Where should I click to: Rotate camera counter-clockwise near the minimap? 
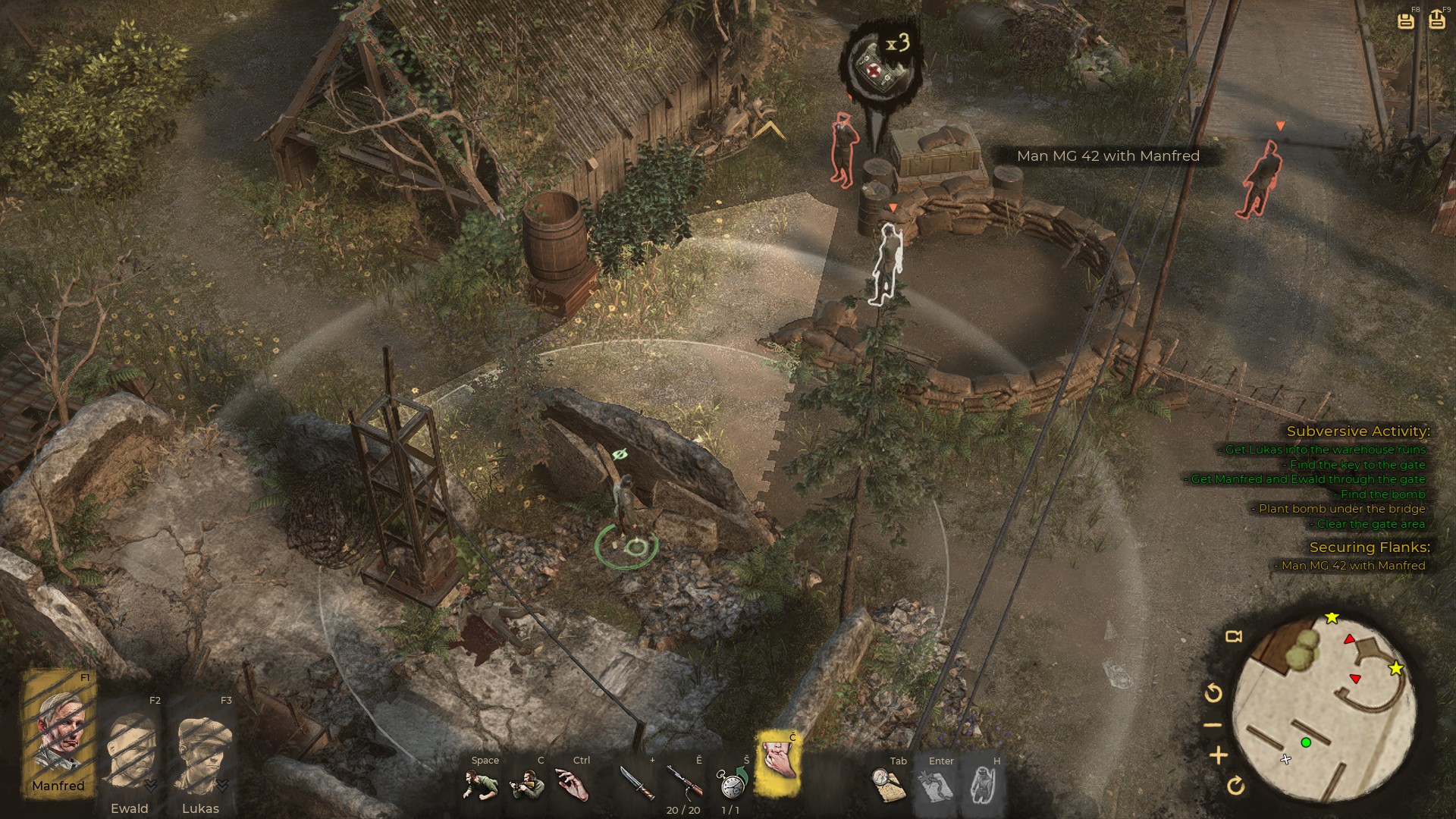pos(1213,692)
